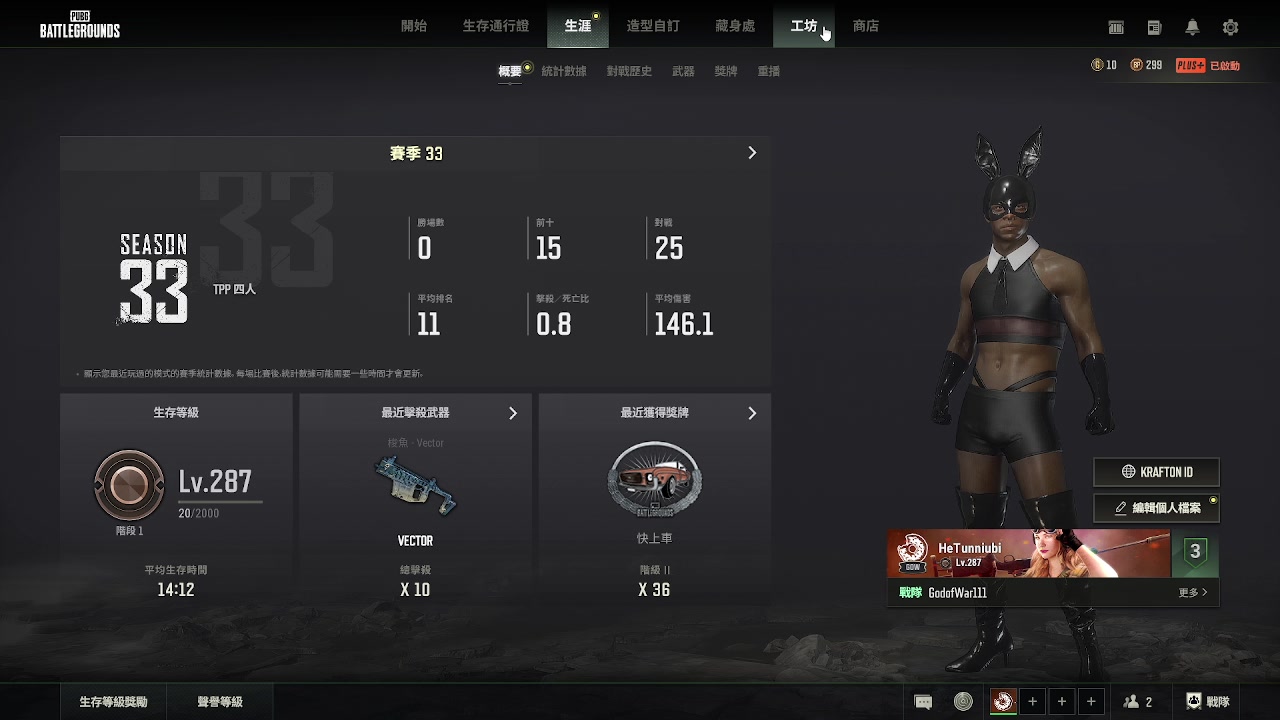The image size is (1280, 720).
Task: Go to the 藏身處 tab
Action: point(735,26)
